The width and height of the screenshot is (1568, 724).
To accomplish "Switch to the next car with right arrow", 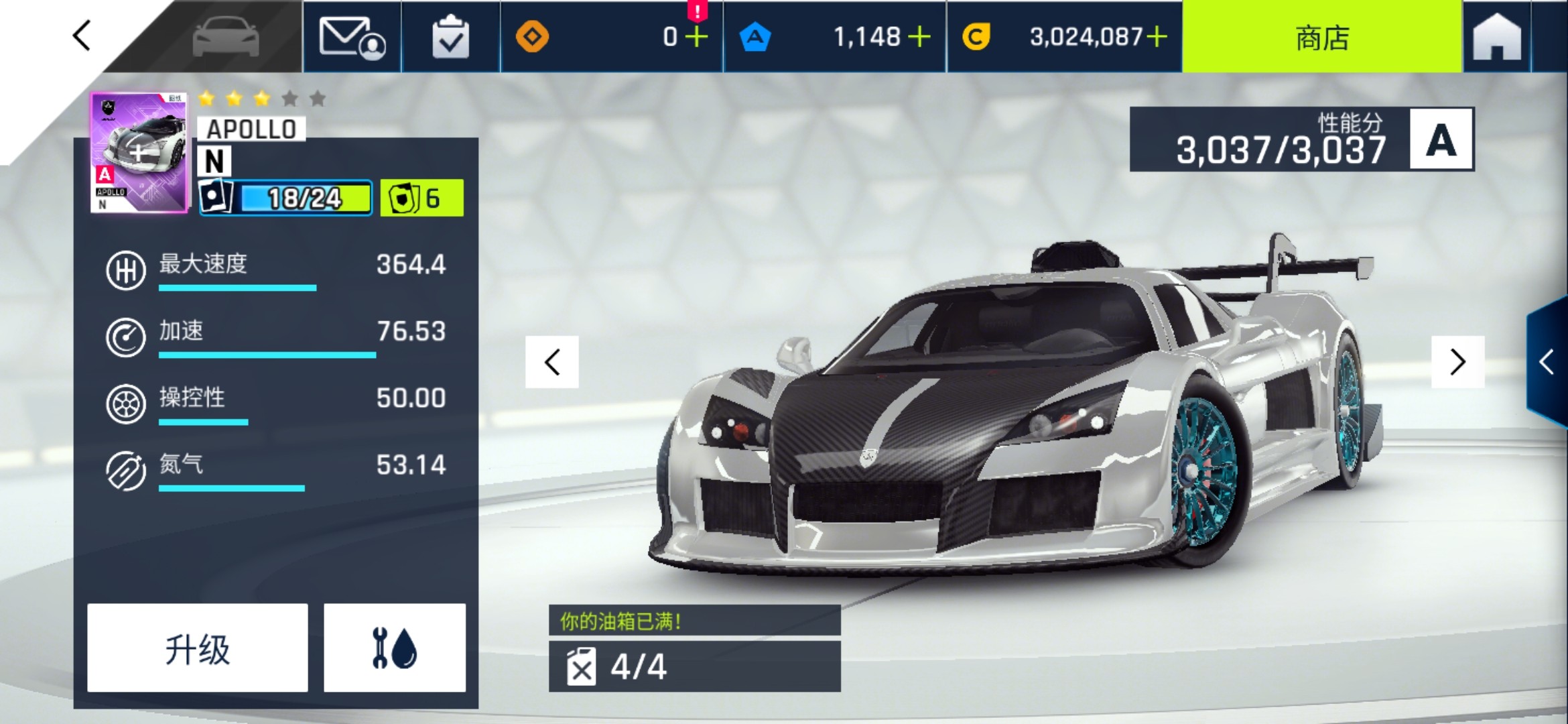I will pyautogui.click(x=1458, y=363).
